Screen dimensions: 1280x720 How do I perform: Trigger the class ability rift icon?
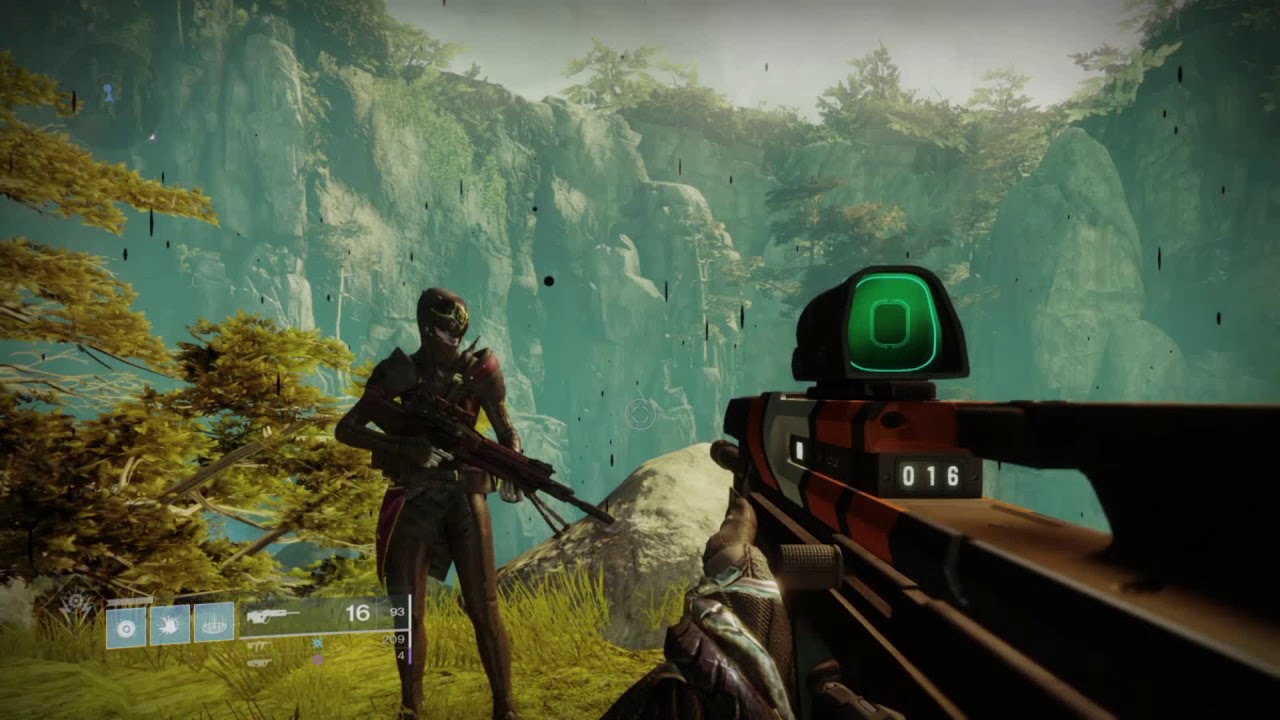[x=213, y=622]
